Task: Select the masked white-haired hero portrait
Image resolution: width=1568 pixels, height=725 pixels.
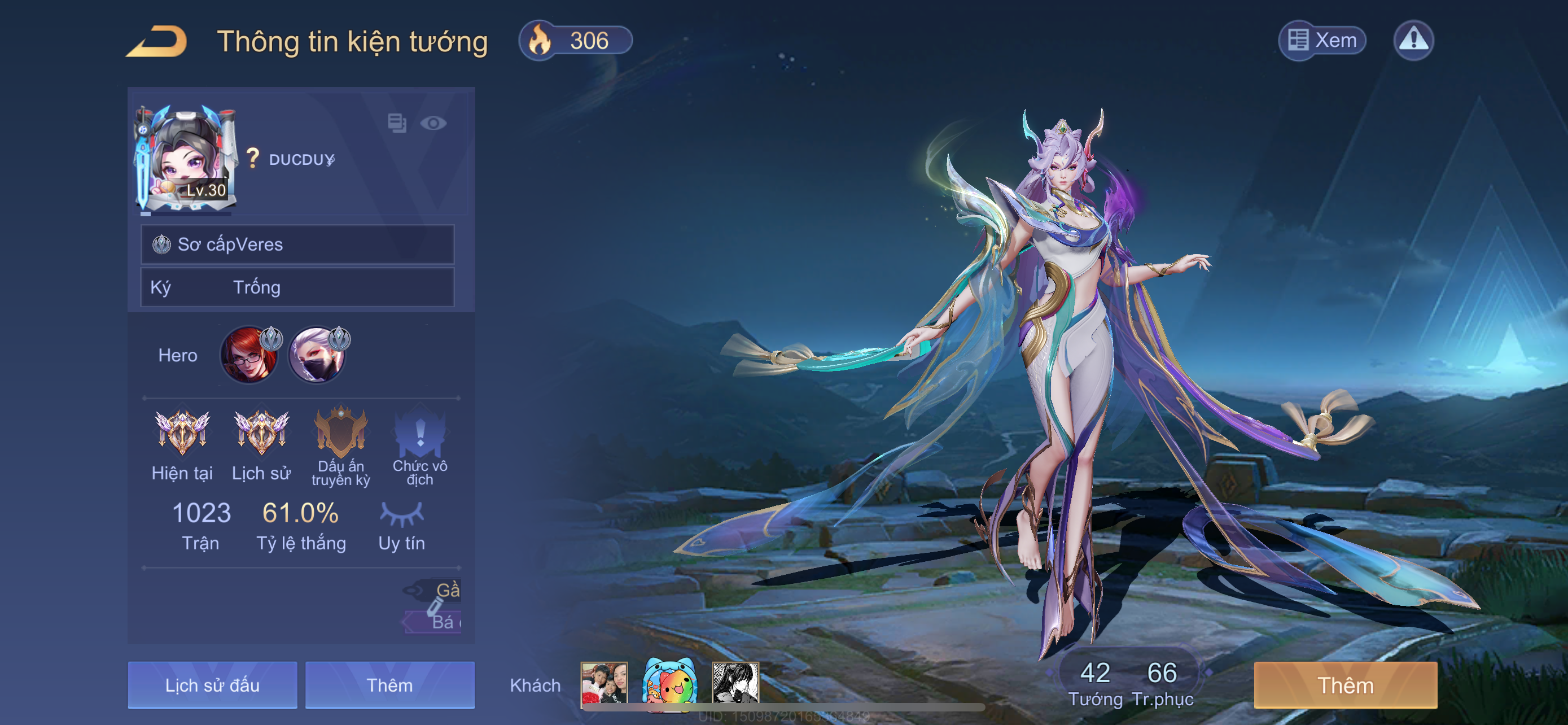Action: (x=317, y=356)
